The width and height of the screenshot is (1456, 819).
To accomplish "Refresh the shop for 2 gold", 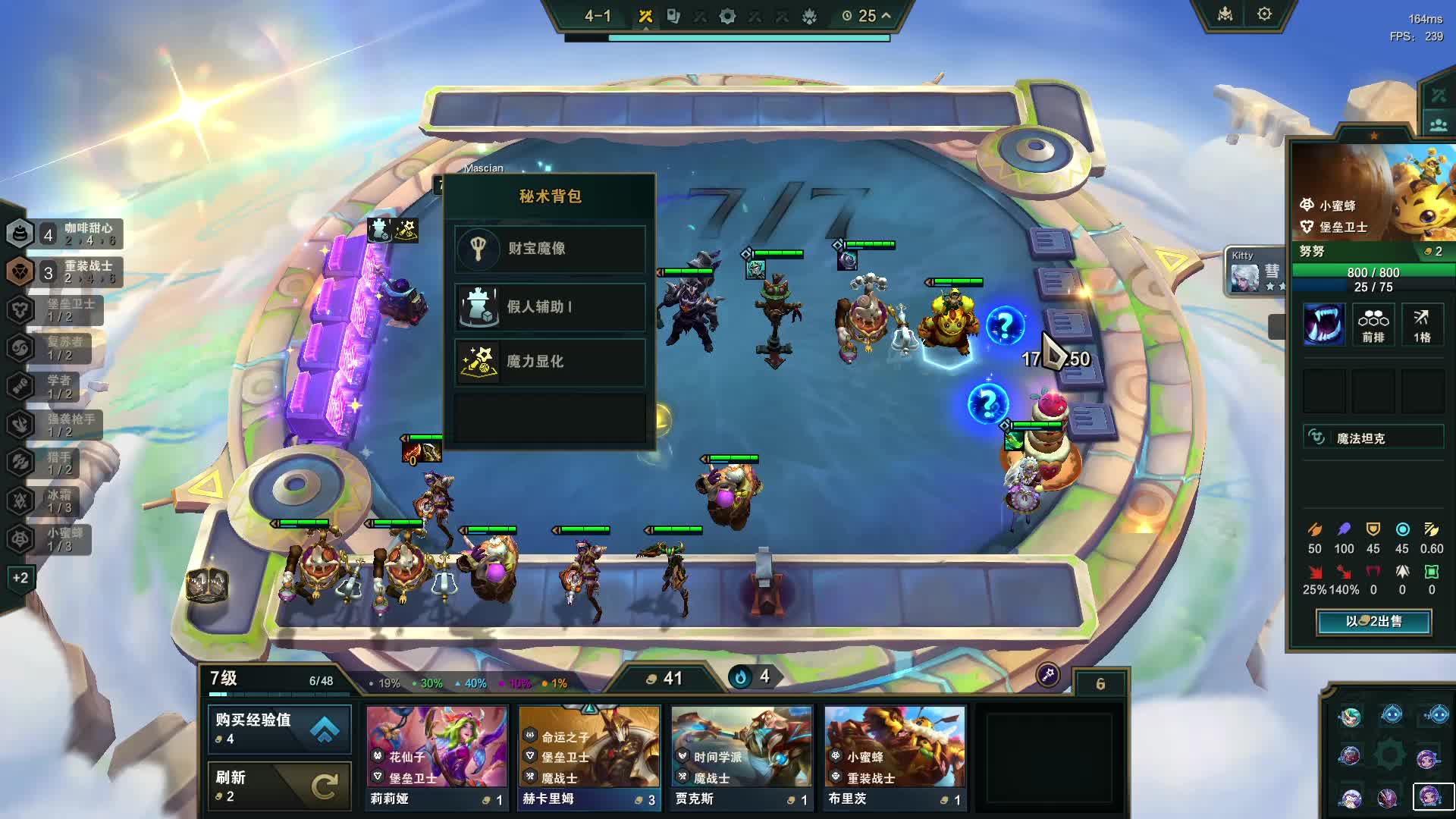I will coord(279,786).
